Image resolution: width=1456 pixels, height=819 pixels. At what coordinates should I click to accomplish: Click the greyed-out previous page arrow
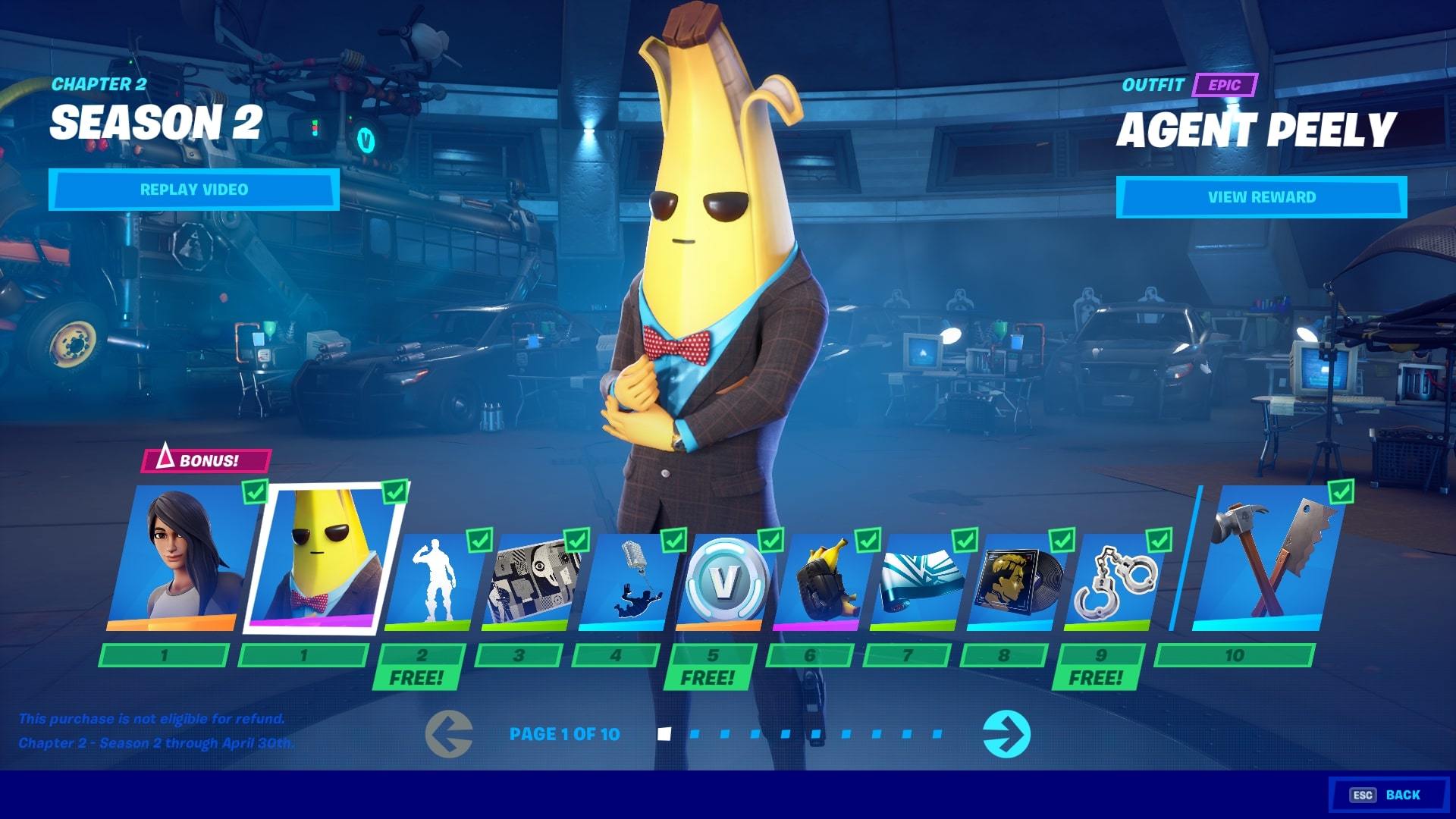[449, 734]
